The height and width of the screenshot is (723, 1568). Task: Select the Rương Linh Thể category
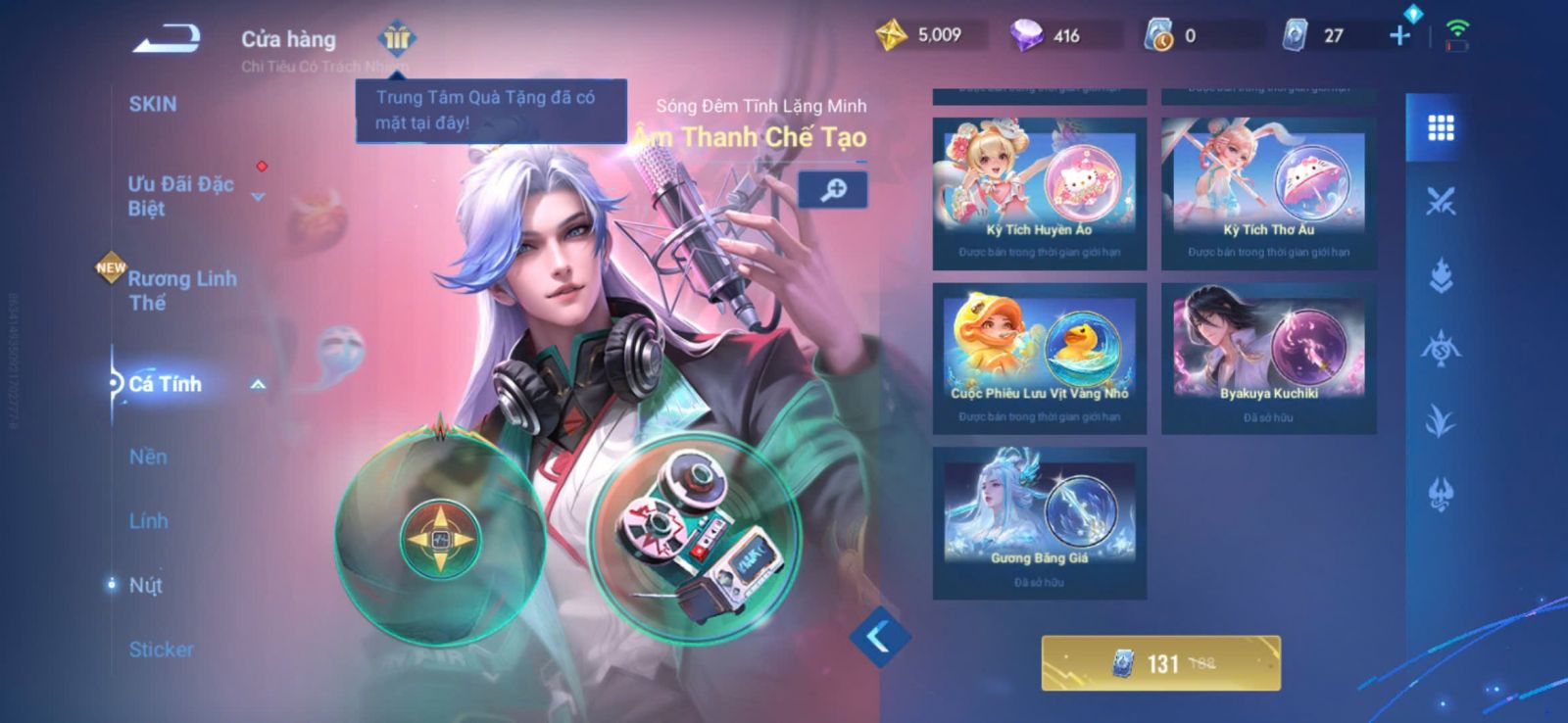pyautogui.click(x=182, y=290)
